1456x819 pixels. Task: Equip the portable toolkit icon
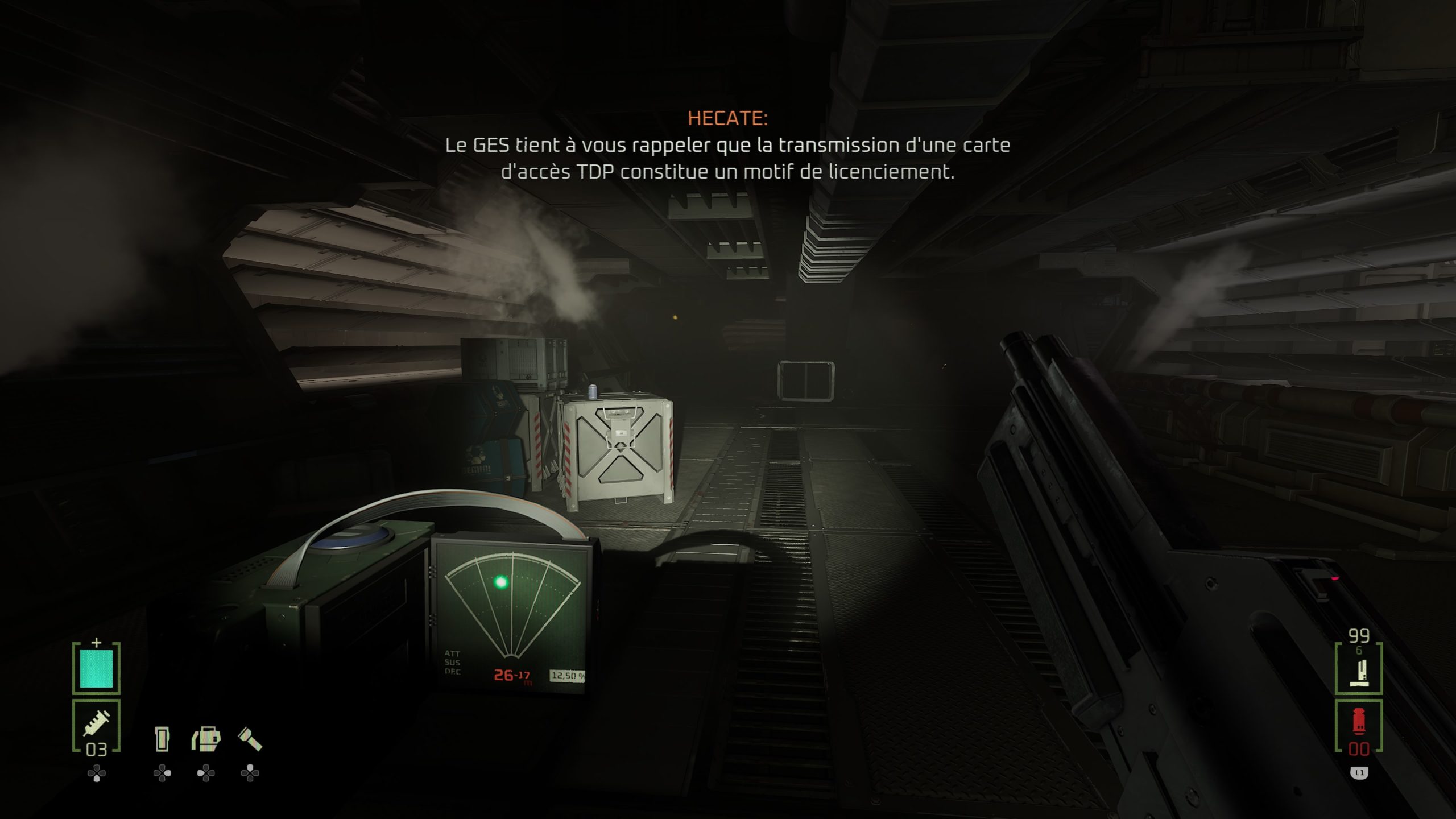tap(206, 739)
